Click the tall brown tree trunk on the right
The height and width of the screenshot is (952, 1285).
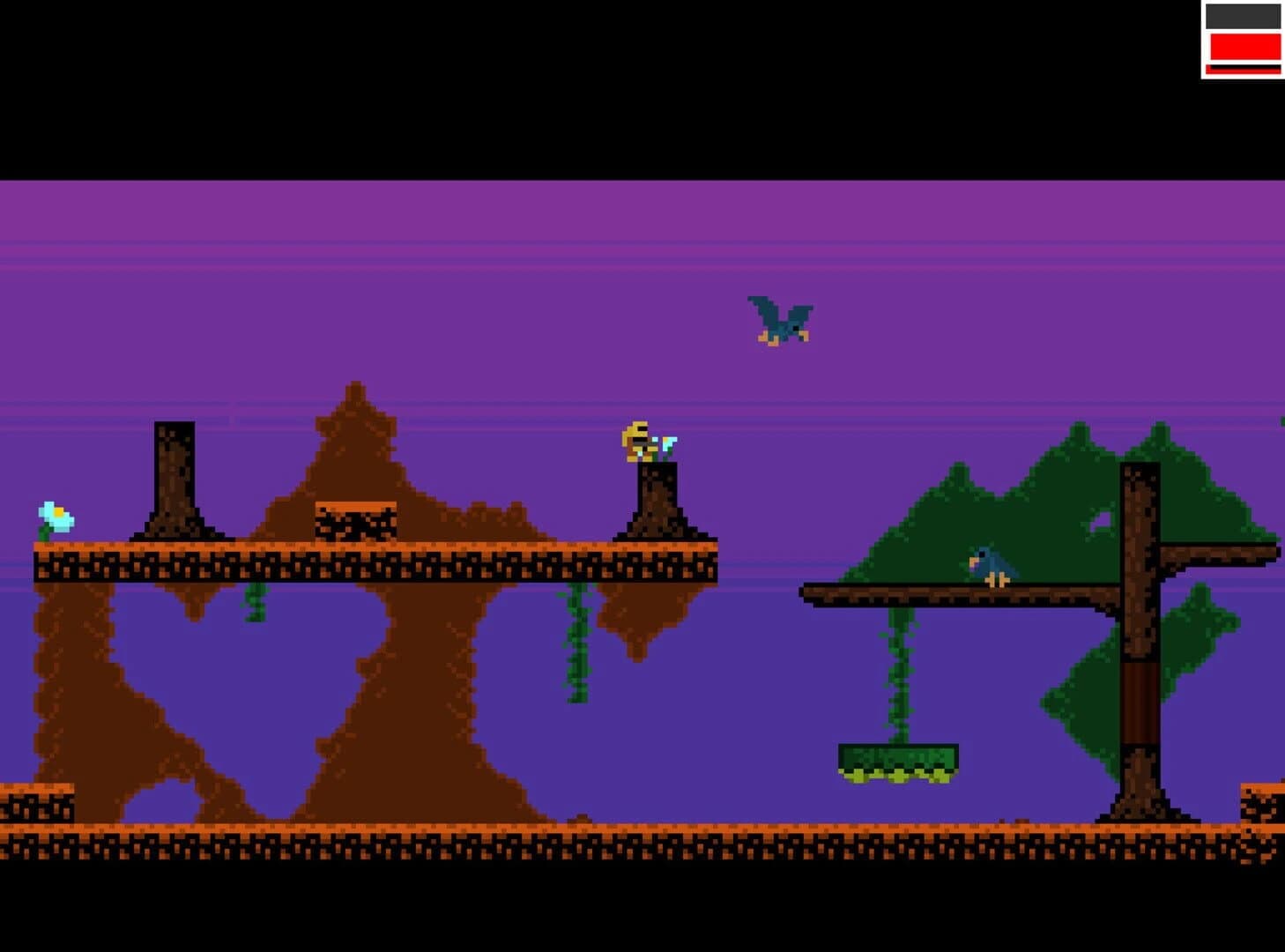tap(1141, 661)
